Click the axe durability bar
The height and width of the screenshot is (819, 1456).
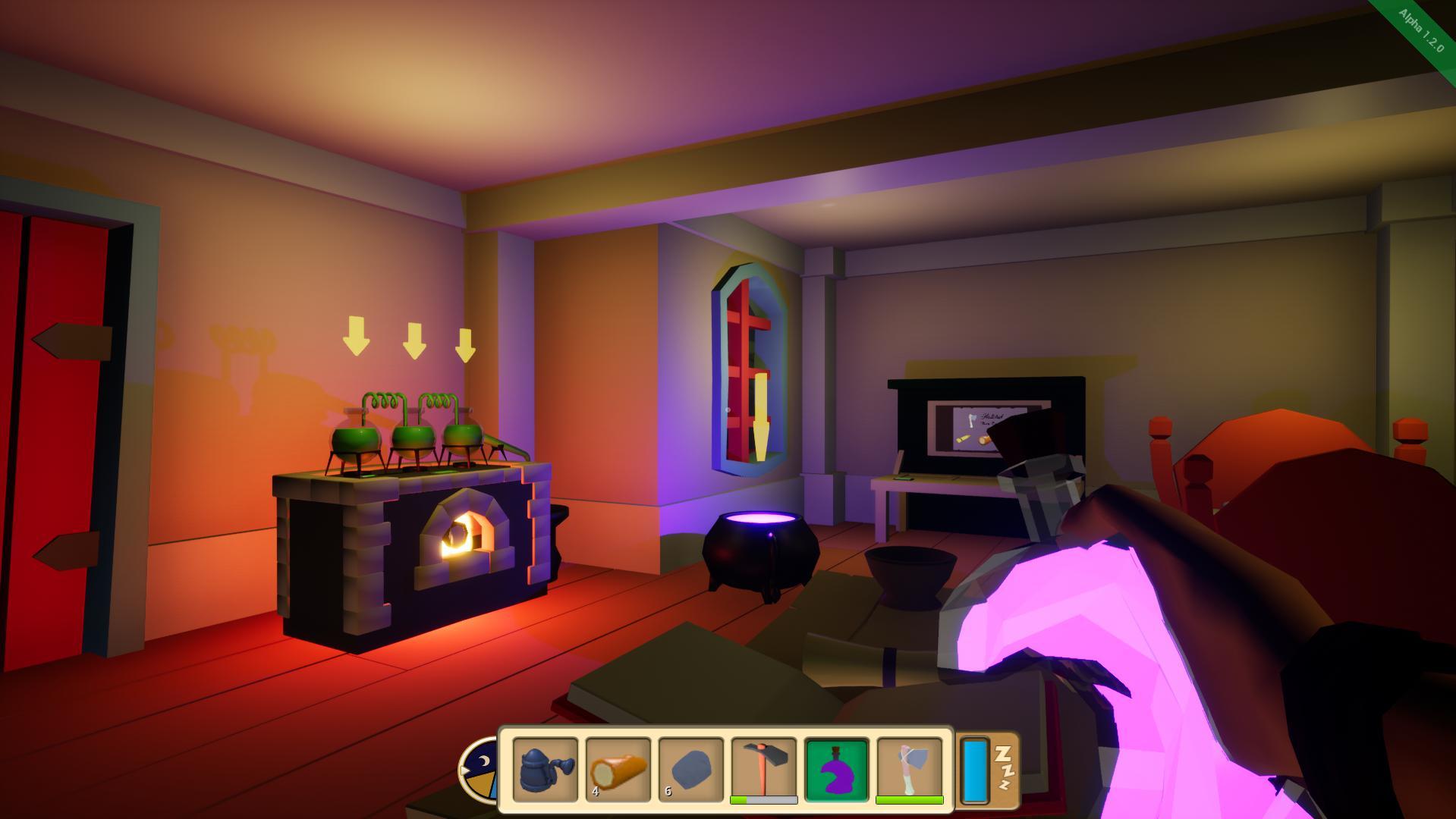908,800
